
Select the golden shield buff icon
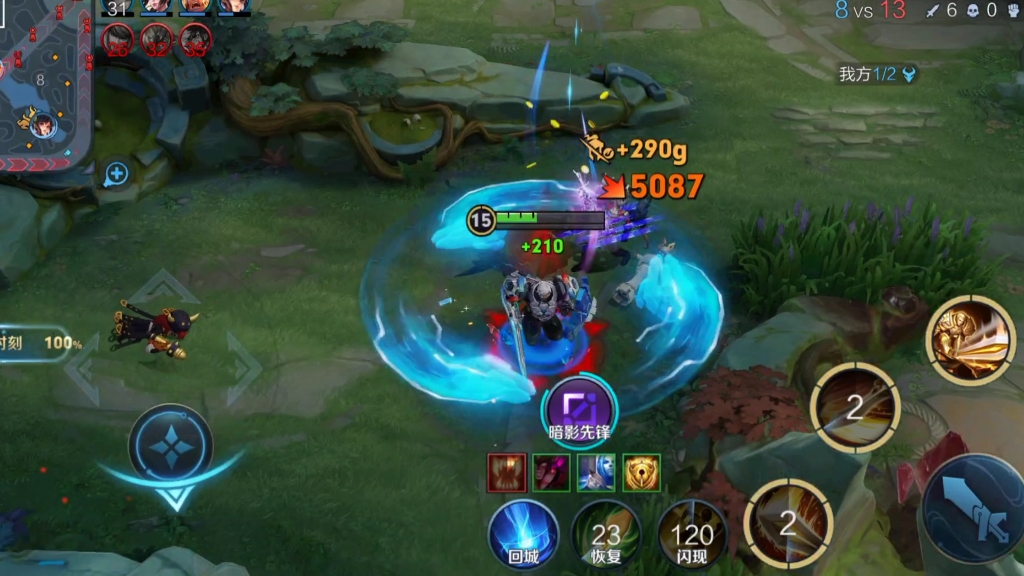[642, 472]
